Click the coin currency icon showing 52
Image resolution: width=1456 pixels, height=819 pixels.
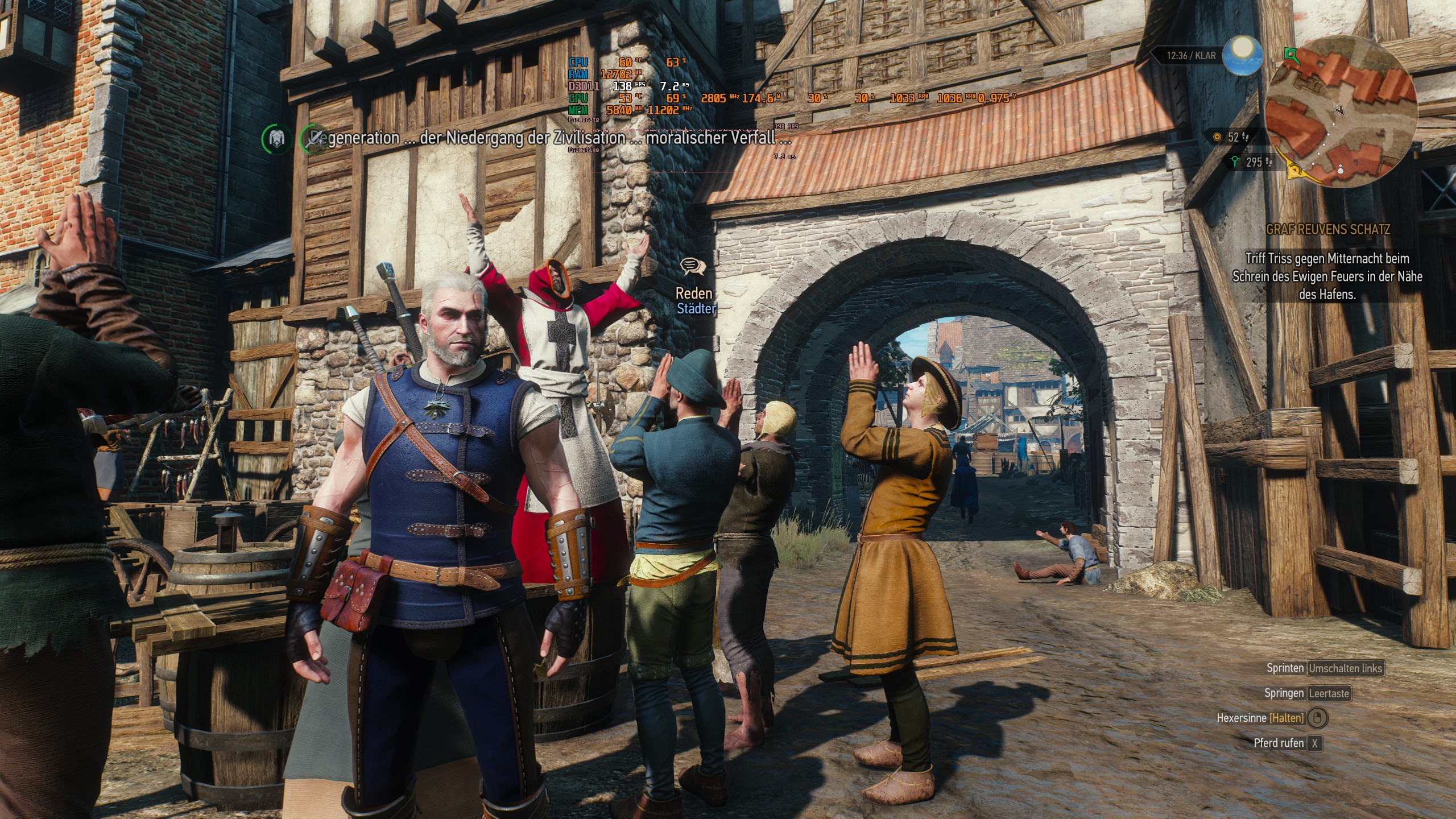[x=1217, y=137]
